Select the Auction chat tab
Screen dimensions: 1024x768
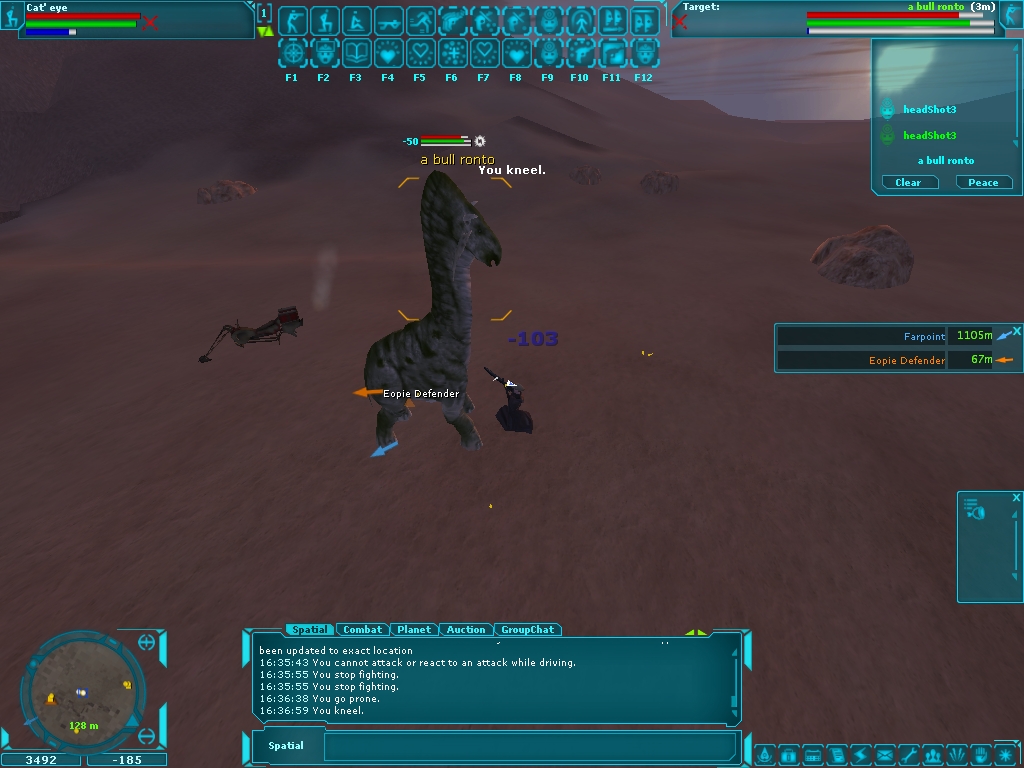point(466,630)
